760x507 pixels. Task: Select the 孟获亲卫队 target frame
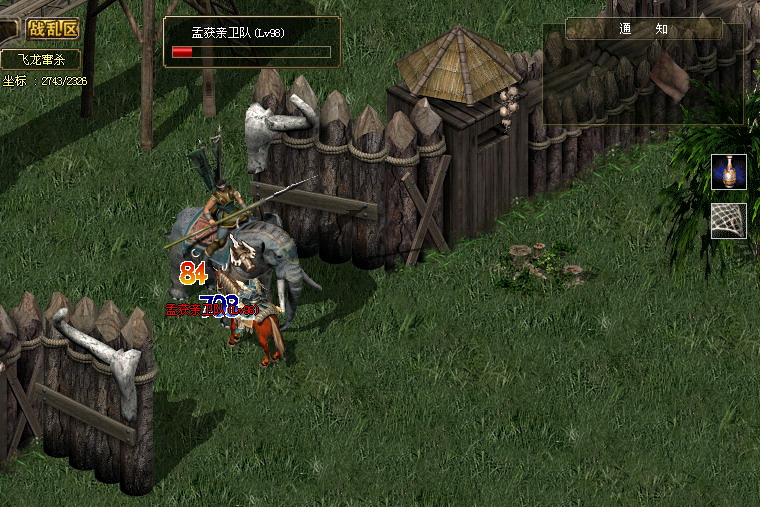[252, 42]
